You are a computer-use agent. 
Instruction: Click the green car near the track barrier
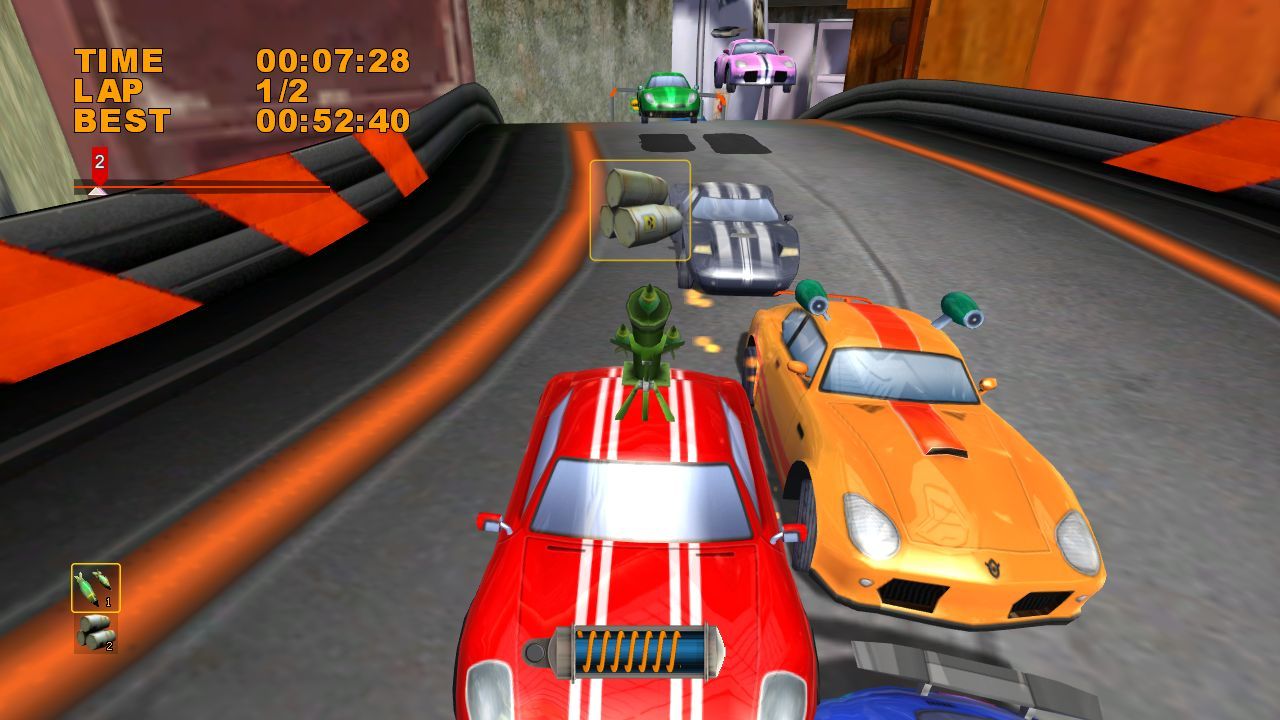click(668, 95)
